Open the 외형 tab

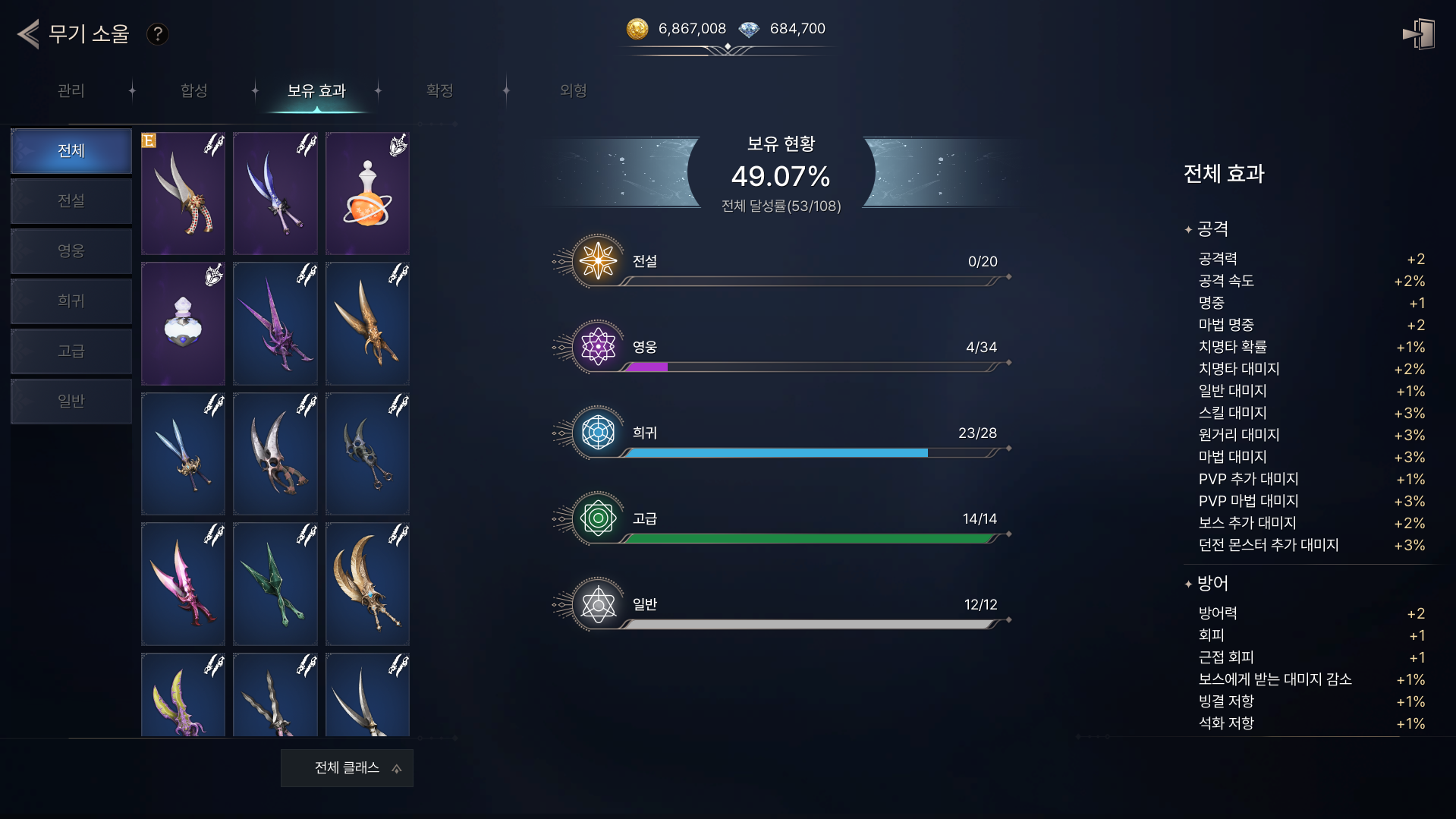coord(573,91)
